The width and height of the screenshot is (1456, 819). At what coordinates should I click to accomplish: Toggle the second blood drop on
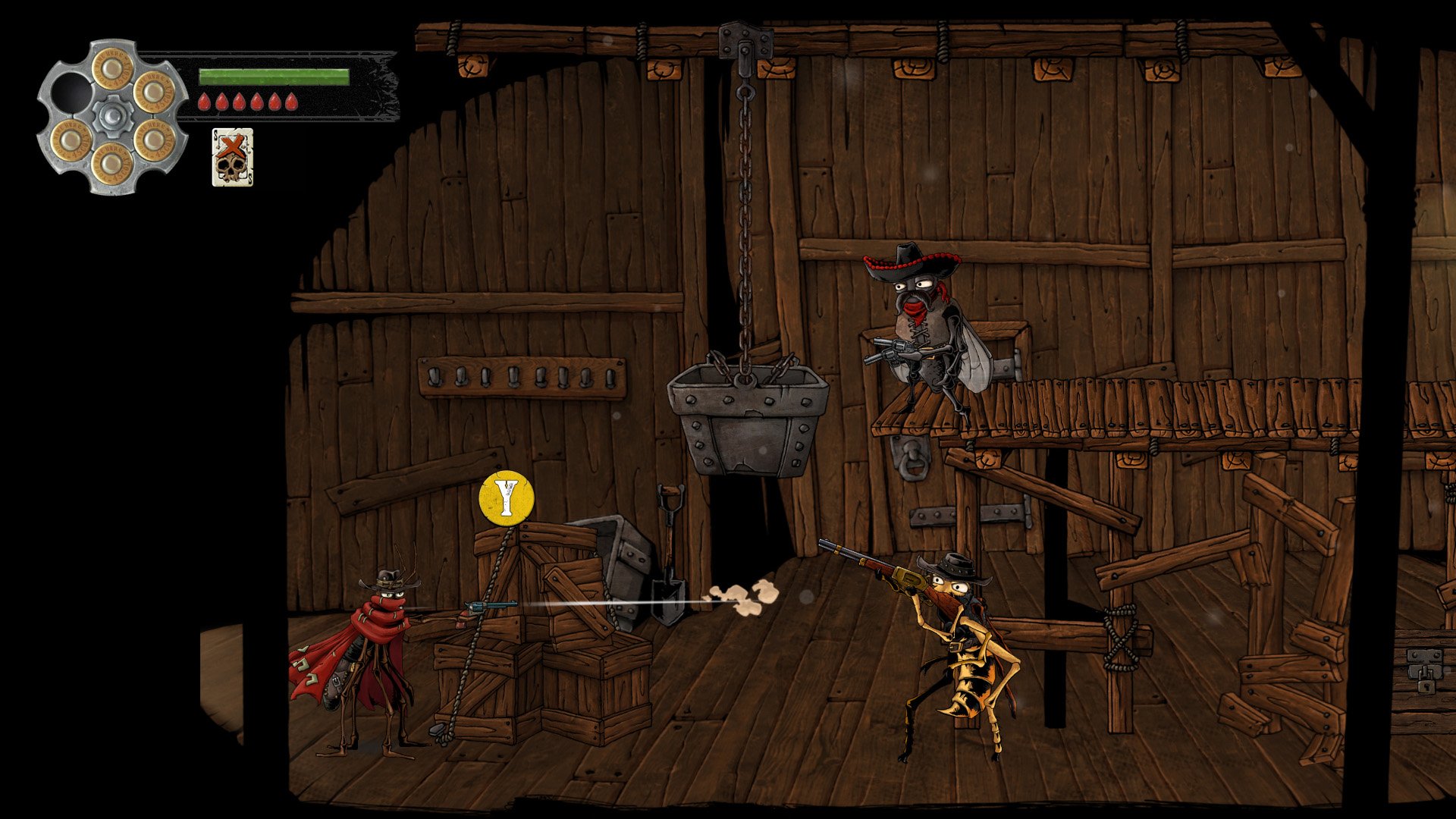click(x=222, y=101)
